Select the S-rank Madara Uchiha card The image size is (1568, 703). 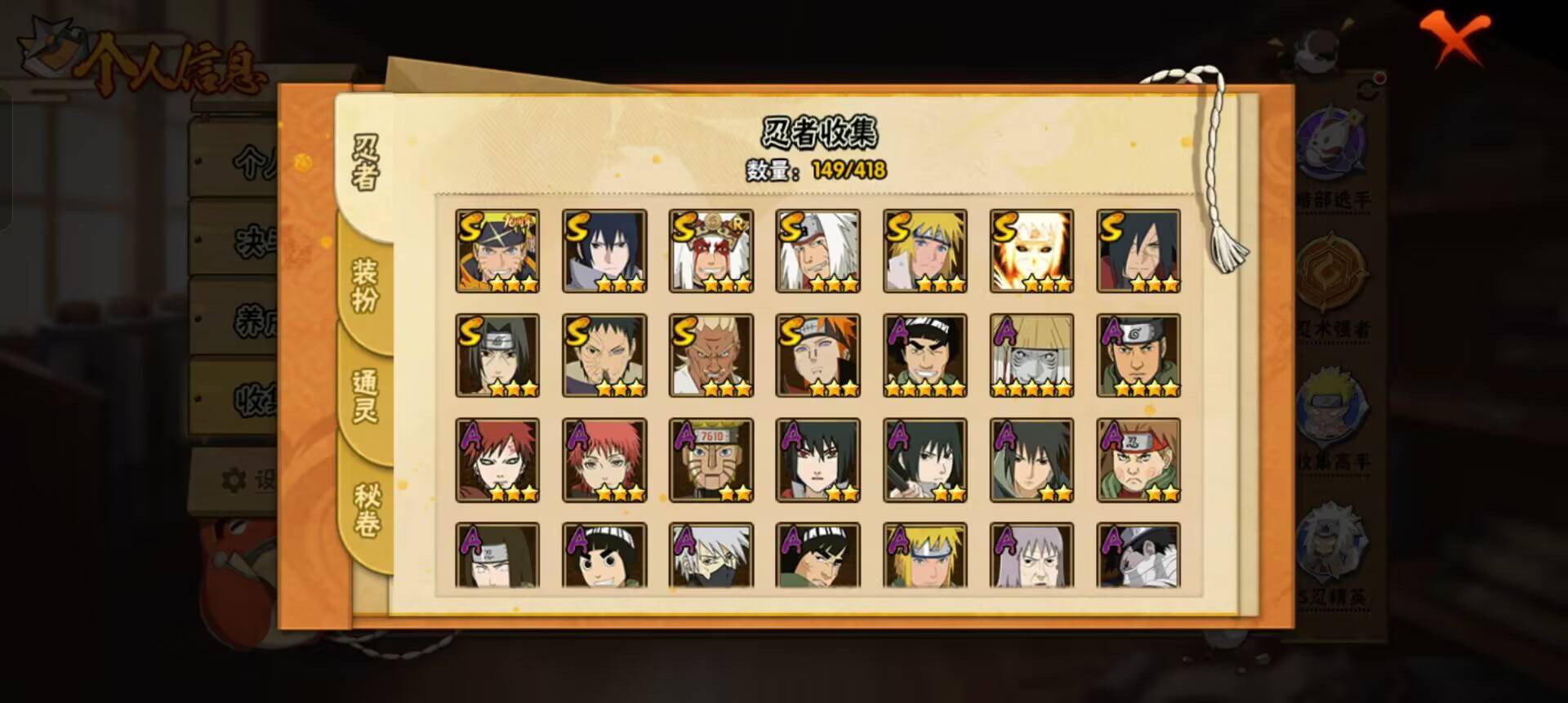point(1138,251)
